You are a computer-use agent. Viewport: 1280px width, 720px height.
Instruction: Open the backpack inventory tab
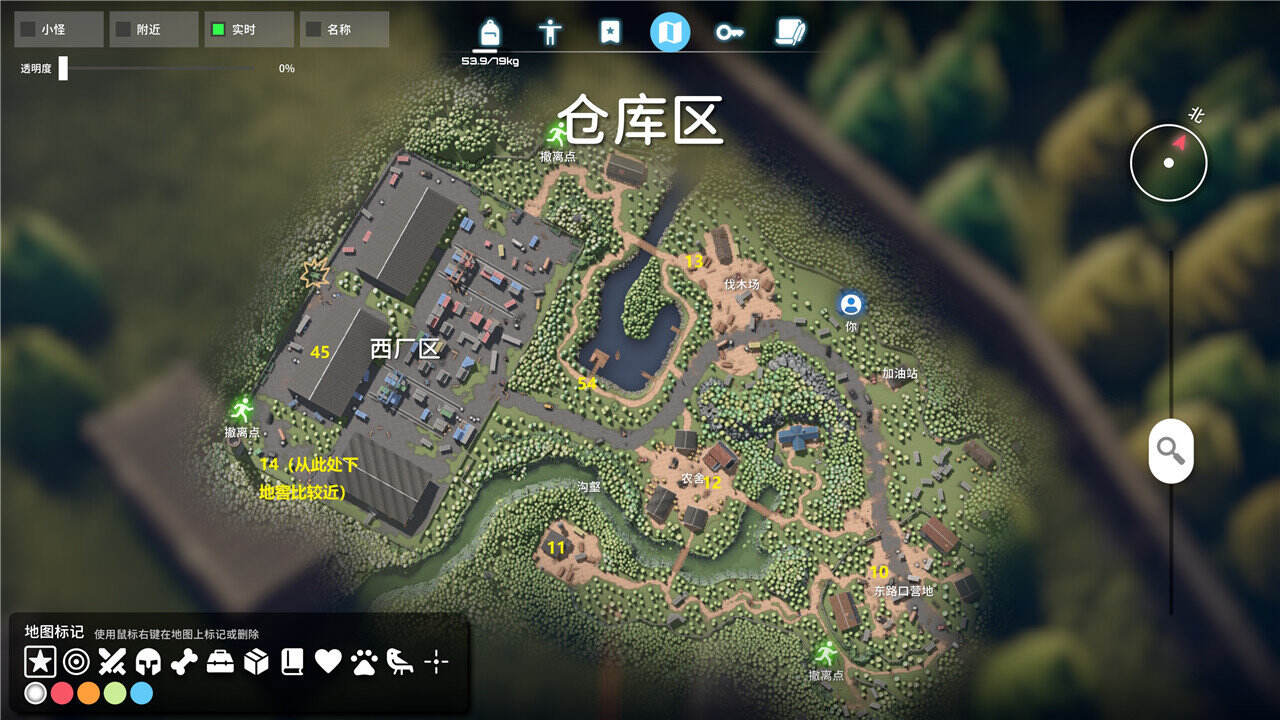click(x=490, y=32)
